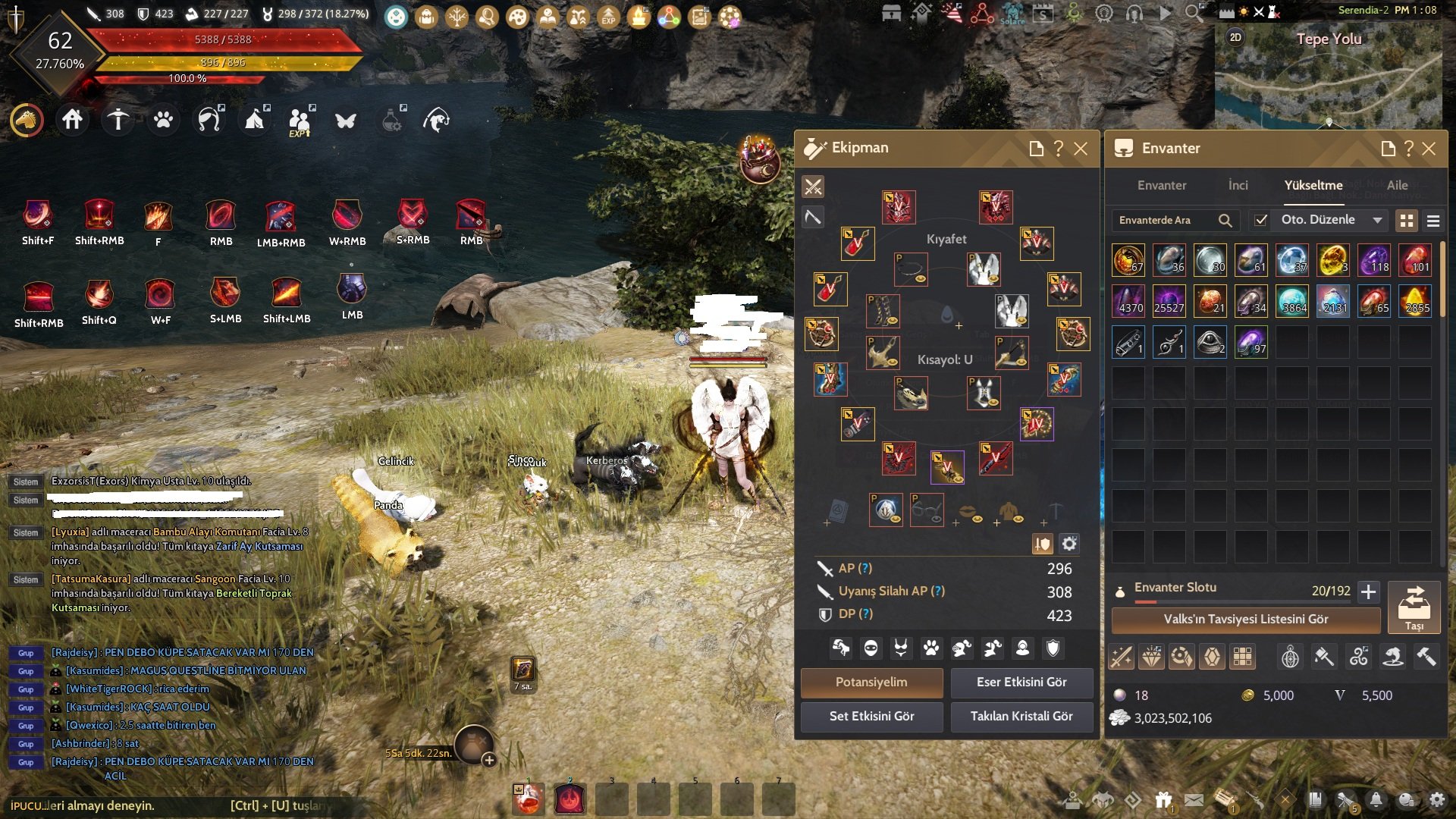Viewport: 1456px width, 819px height.
Task: Click the Taşı transfer button
Action: (x=1414, y=607)
